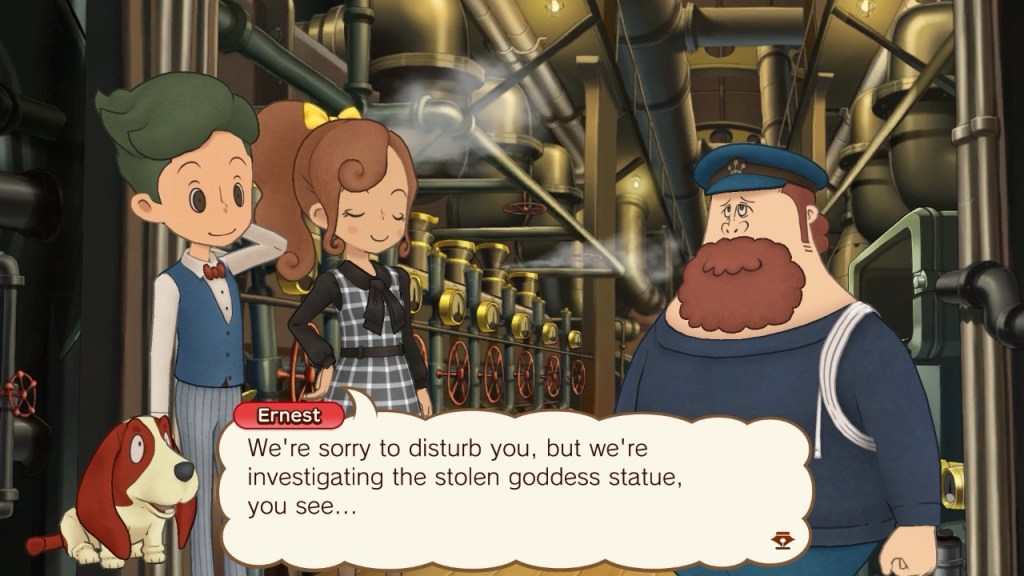Advance dialogue with the red arrow indicator

pos(782,541)
